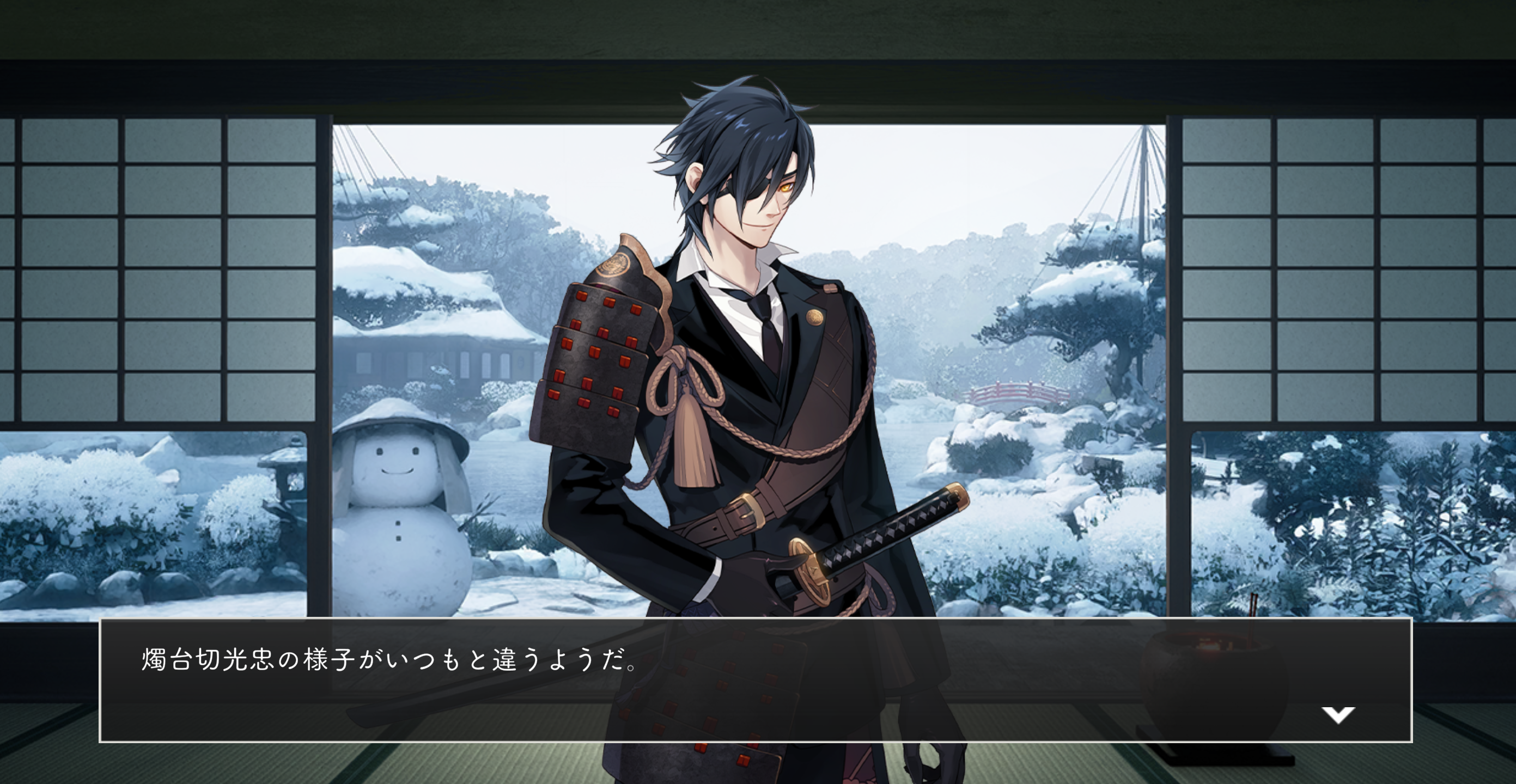
Task: Advance dialogue with the white down-arrow
Action: click(1338, 715)
